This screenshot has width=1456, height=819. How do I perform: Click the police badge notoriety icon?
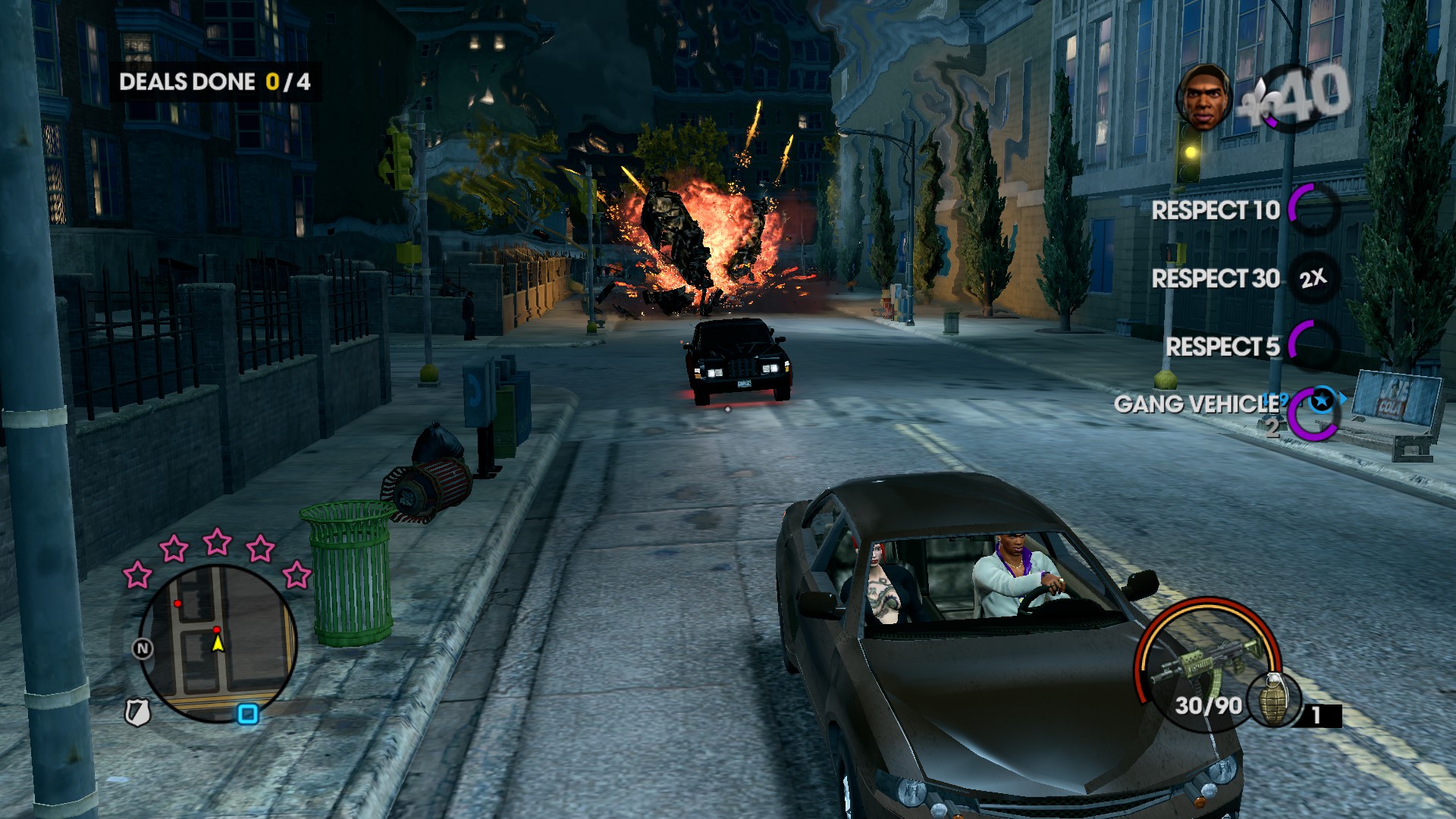[x=137, y=712]
